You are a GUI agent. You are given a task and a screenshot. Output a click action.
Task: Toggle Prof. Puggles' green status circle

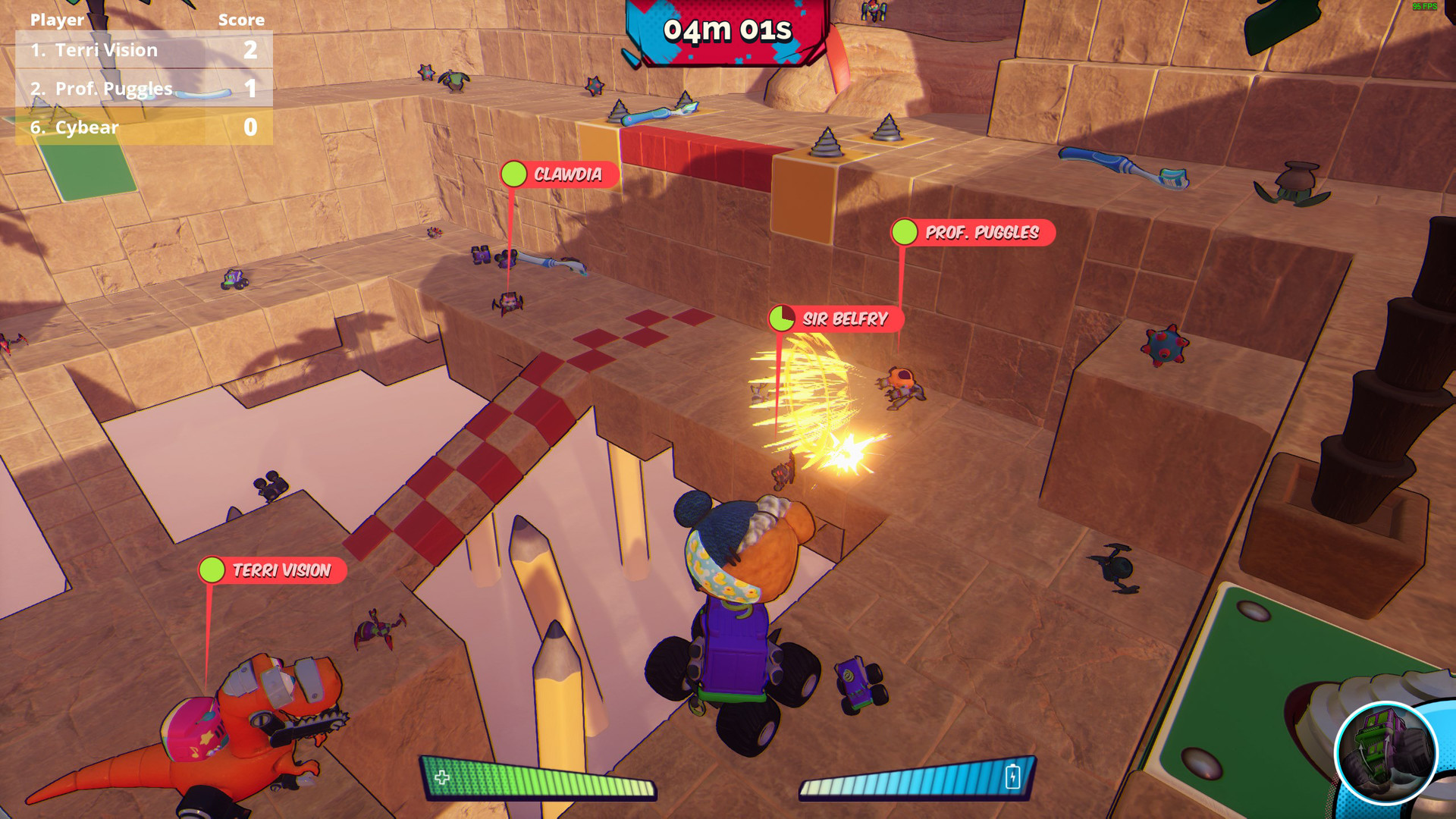(x=905, y=234)
